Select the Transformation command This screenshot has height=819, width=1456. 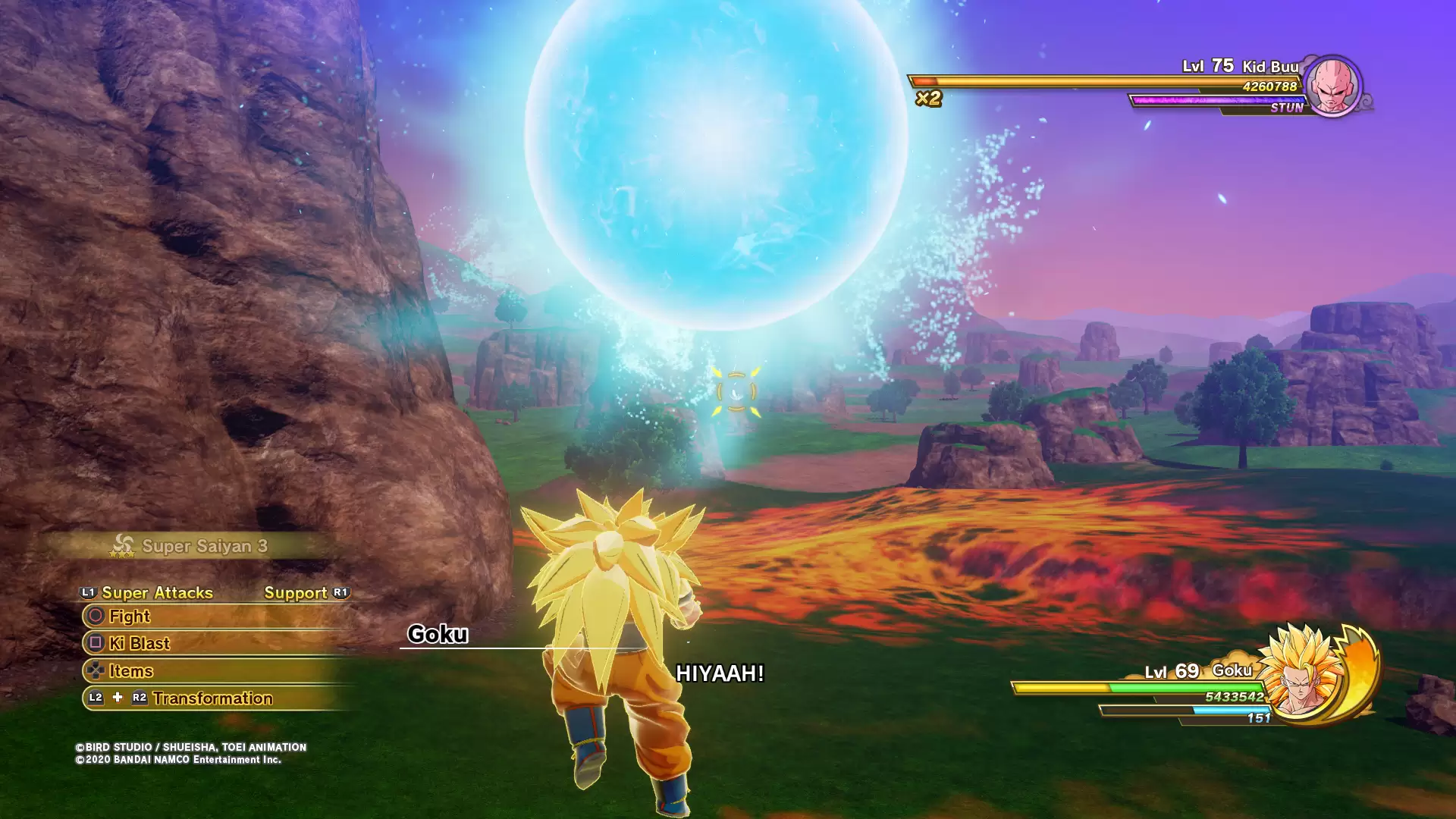pos(212,698)
